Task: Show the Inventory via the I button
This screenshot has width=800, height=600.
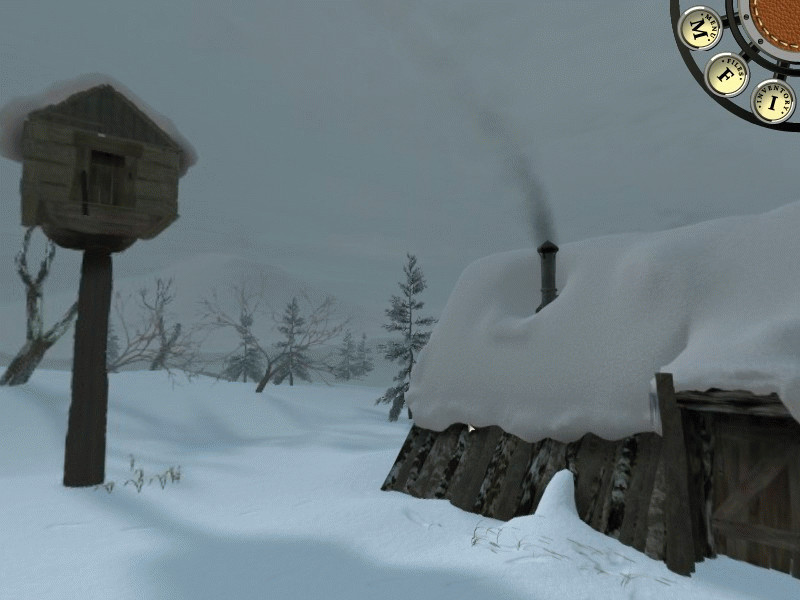Action: (x=773, y=100)
